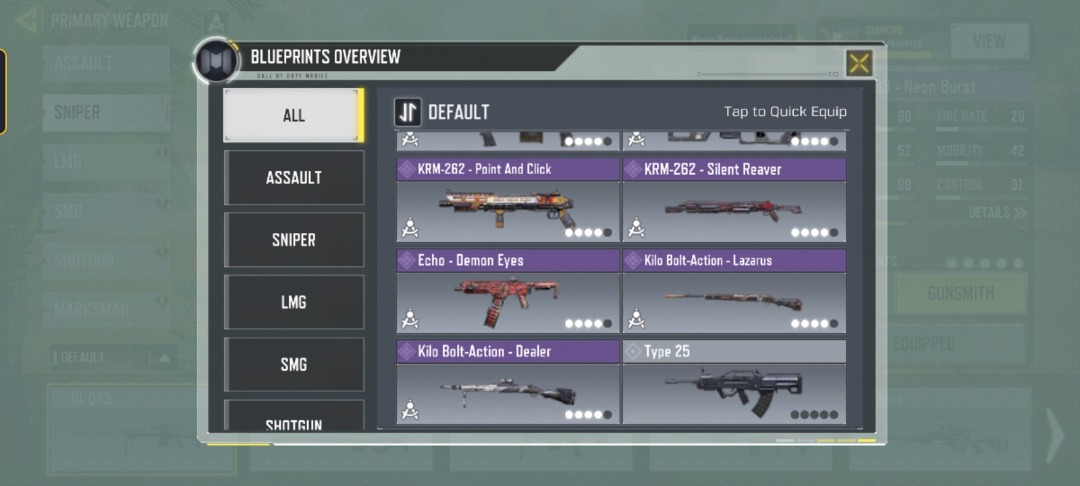
Task: Toggle the DEFAULT sort order button
Action: pos(408,112)
